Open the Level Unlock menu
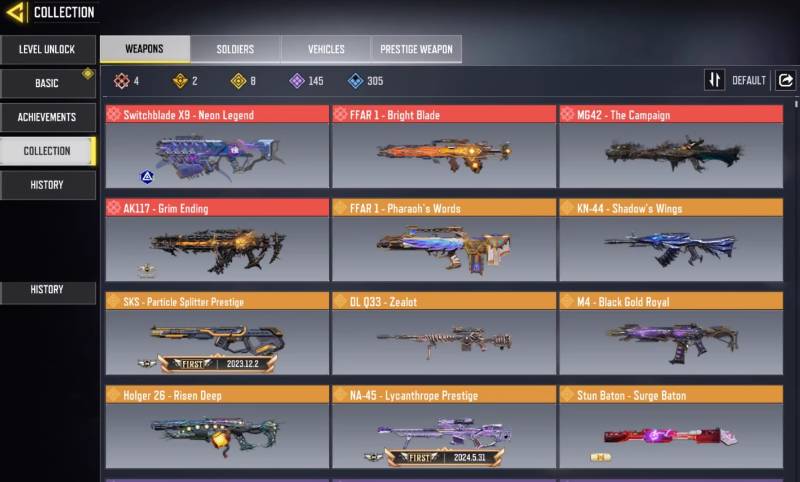The image size is (800, 482). (x=48, y=50)
